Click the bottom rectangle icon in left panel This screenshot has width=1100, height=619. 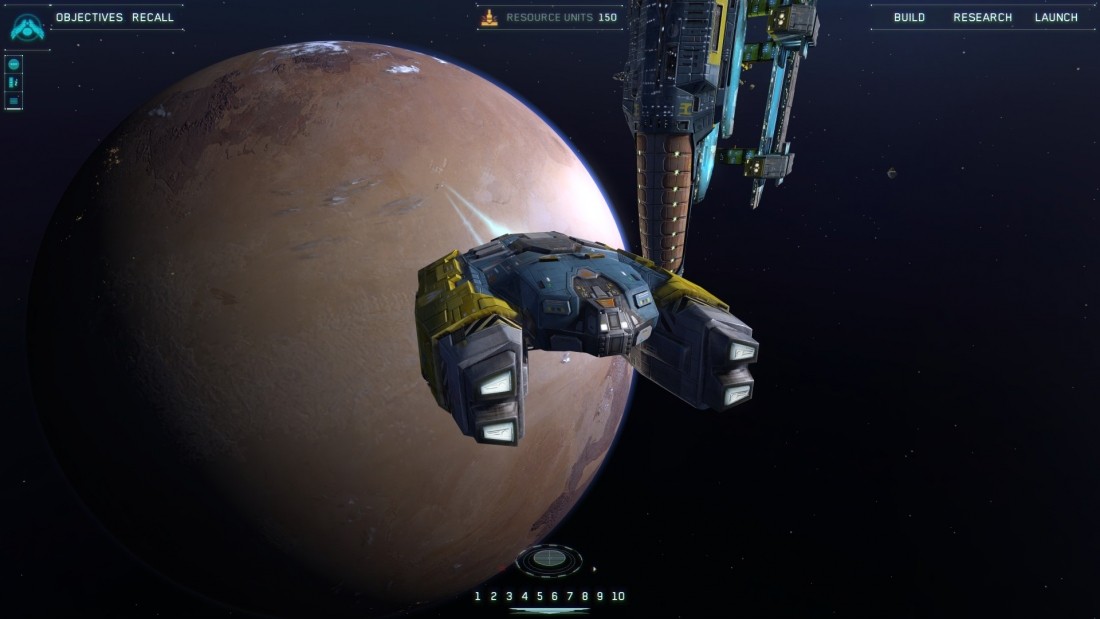pos(14,100)
